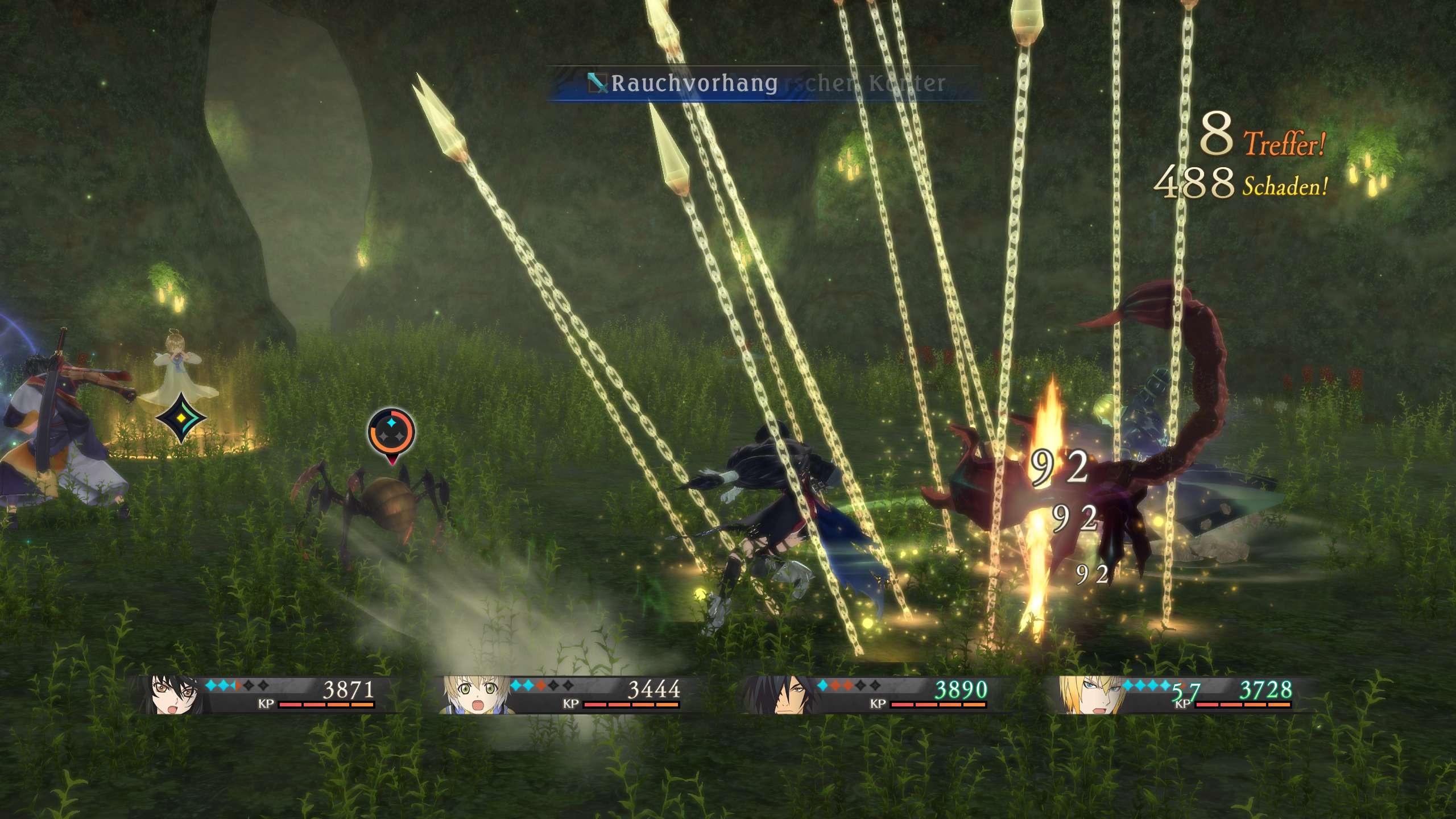Click the diamond-shaped marker with yellow center
This screenshot has width=1456, height=819.
181,418
